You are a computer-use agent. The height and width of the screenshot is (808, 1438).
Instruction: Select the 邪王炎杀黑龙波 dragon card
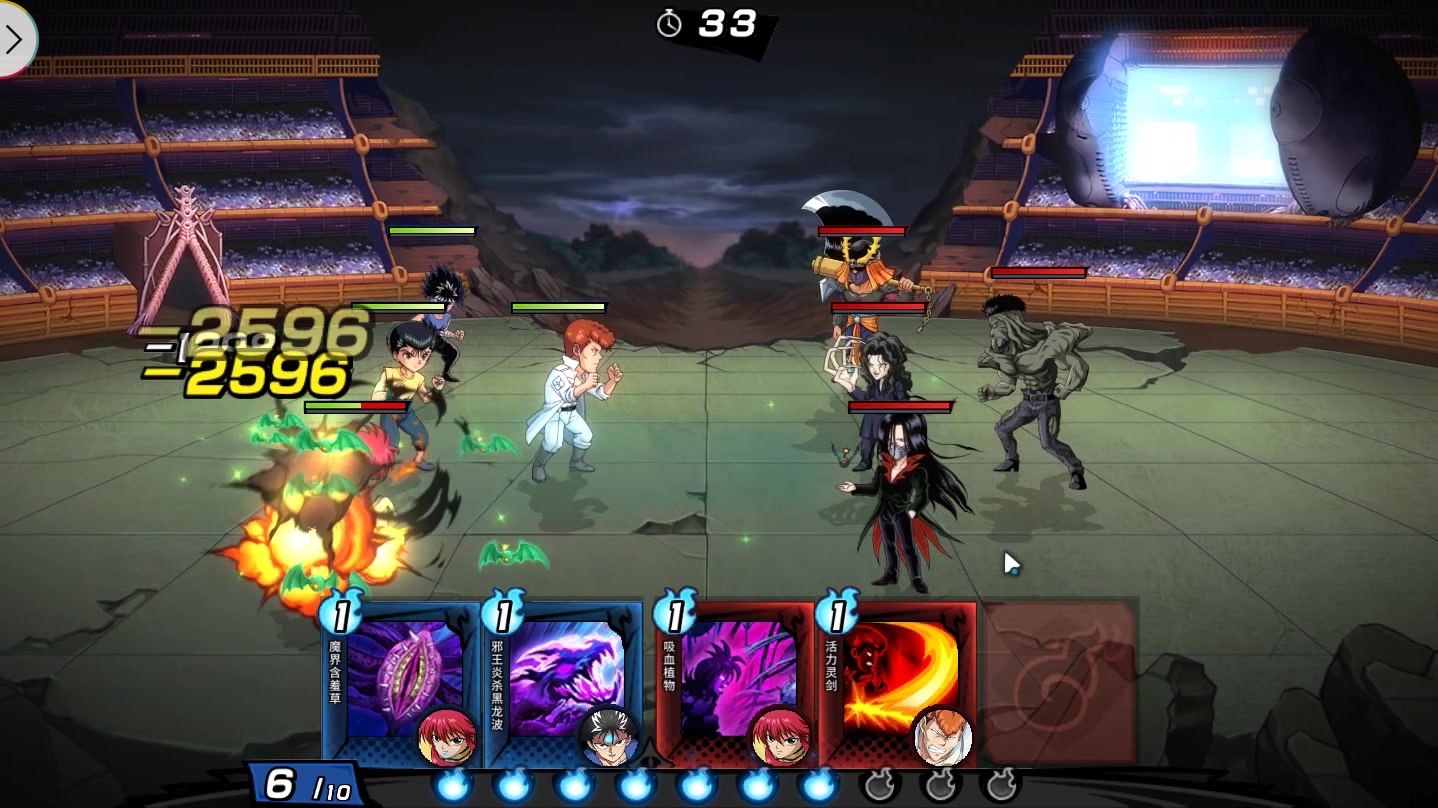point(563,680)
